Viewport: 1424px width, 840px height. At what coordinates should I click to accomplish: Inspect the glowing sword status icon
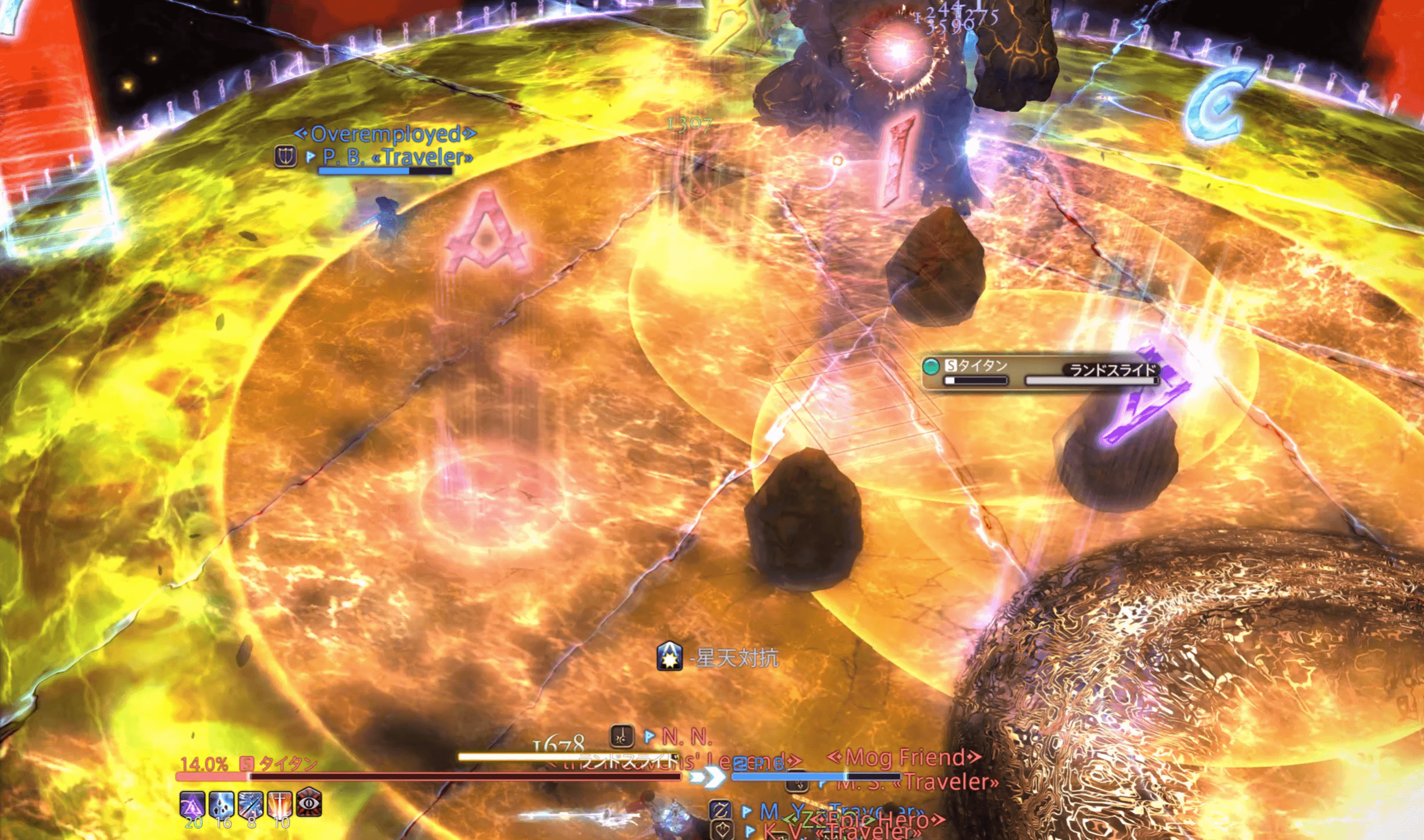click(x=280, y=803)
